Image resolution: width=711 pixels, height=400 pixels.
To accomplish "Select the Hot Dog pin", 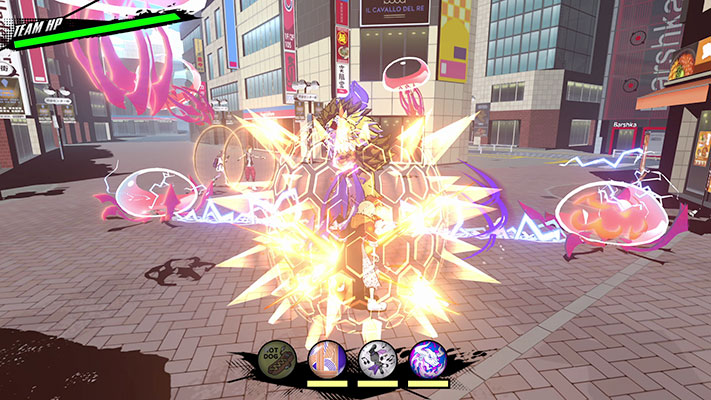I will (275, 357).
